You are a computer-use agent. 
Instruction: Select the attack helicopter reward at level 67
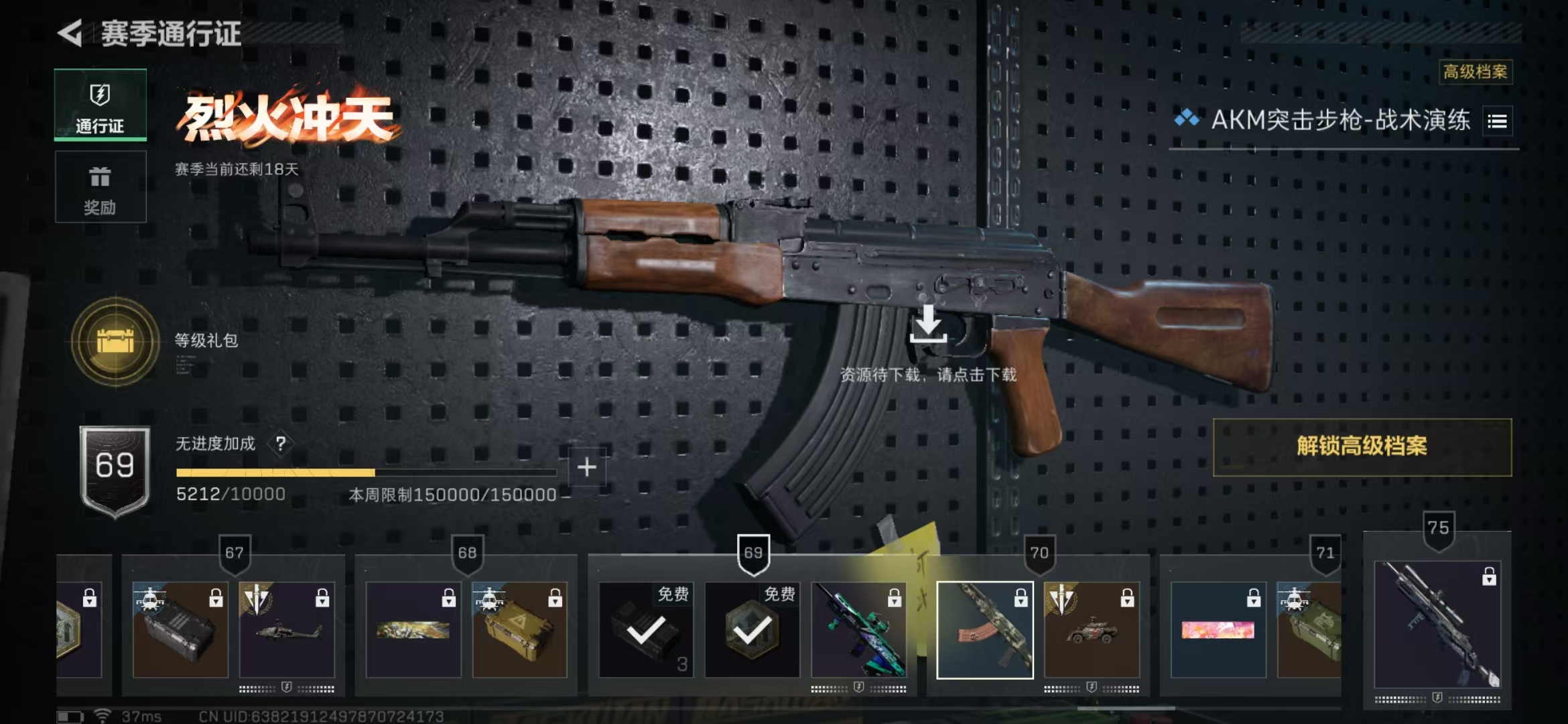[287, 630]
